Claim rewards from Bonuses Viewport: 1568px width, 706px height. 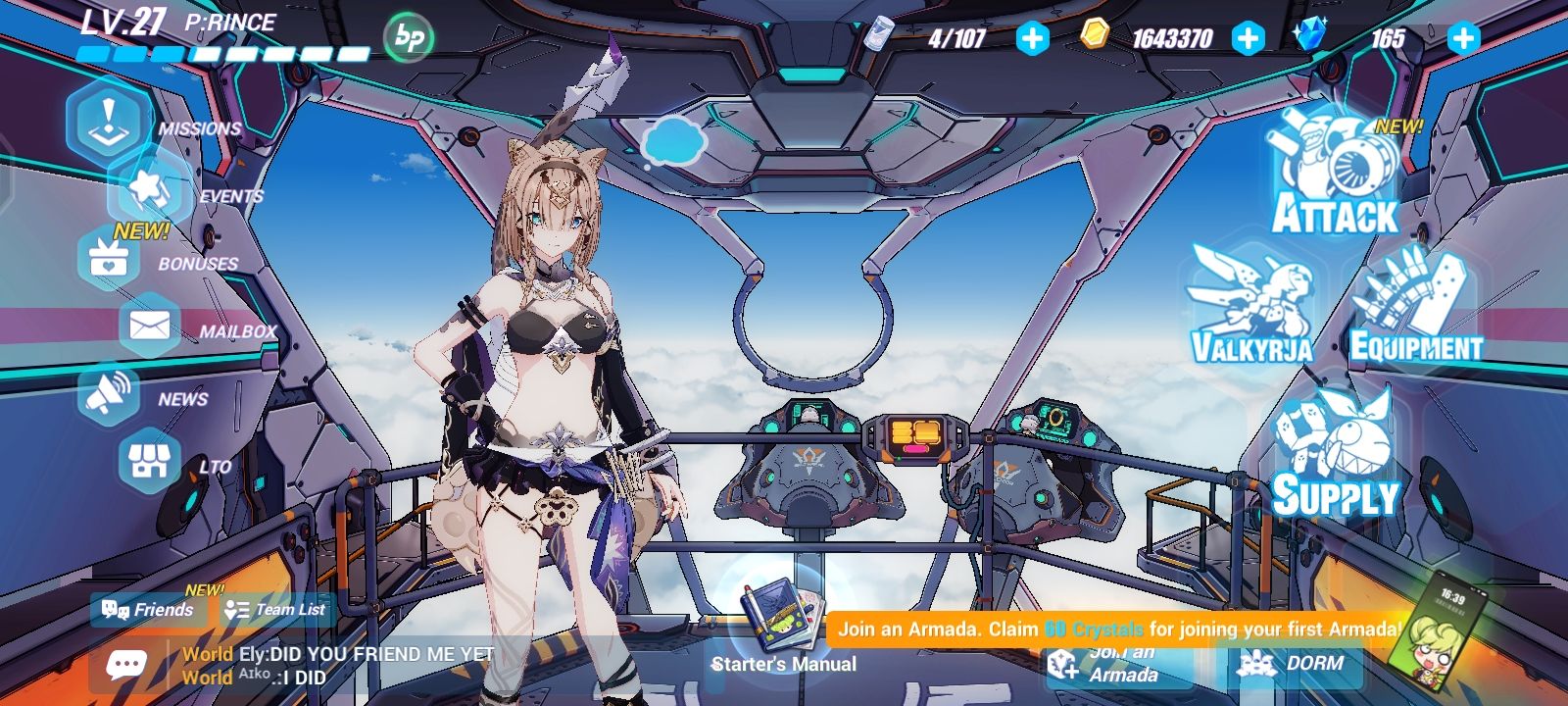108,259
